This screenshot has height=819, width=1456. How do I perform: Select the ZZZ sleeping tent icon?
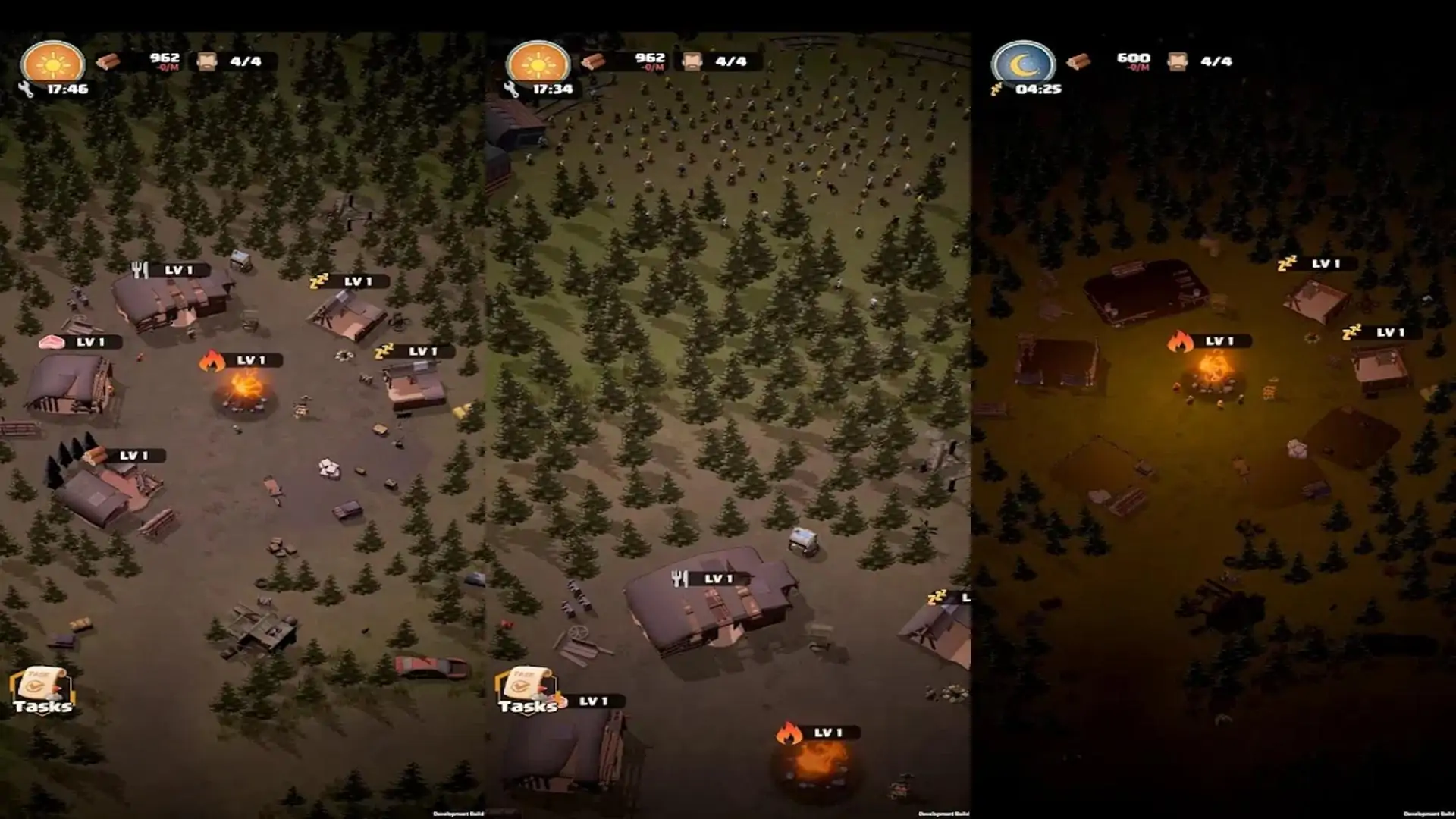click(x=320, y=281)
